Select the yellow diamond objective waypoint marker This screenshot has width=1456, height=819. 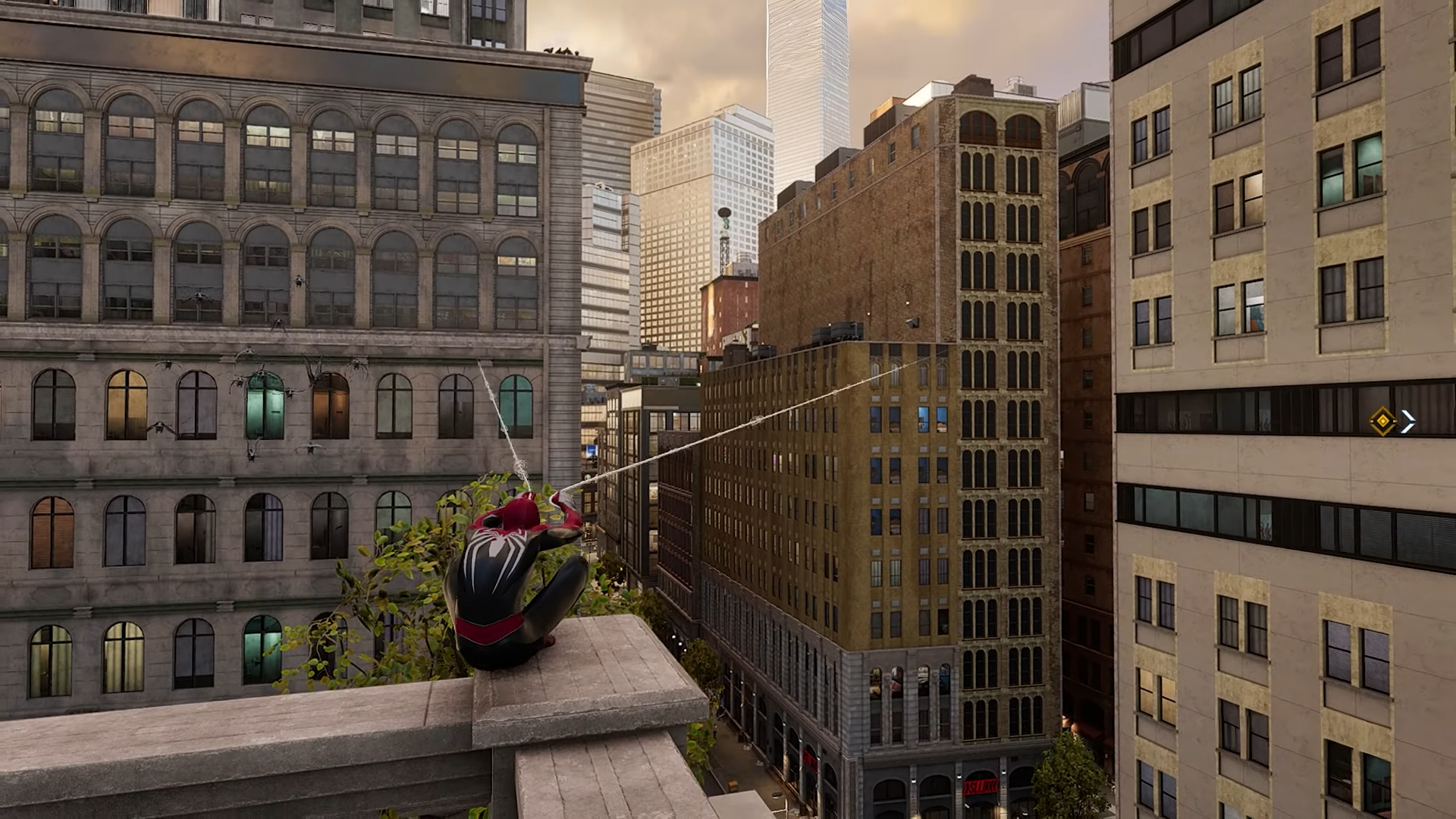(1383, 422)
